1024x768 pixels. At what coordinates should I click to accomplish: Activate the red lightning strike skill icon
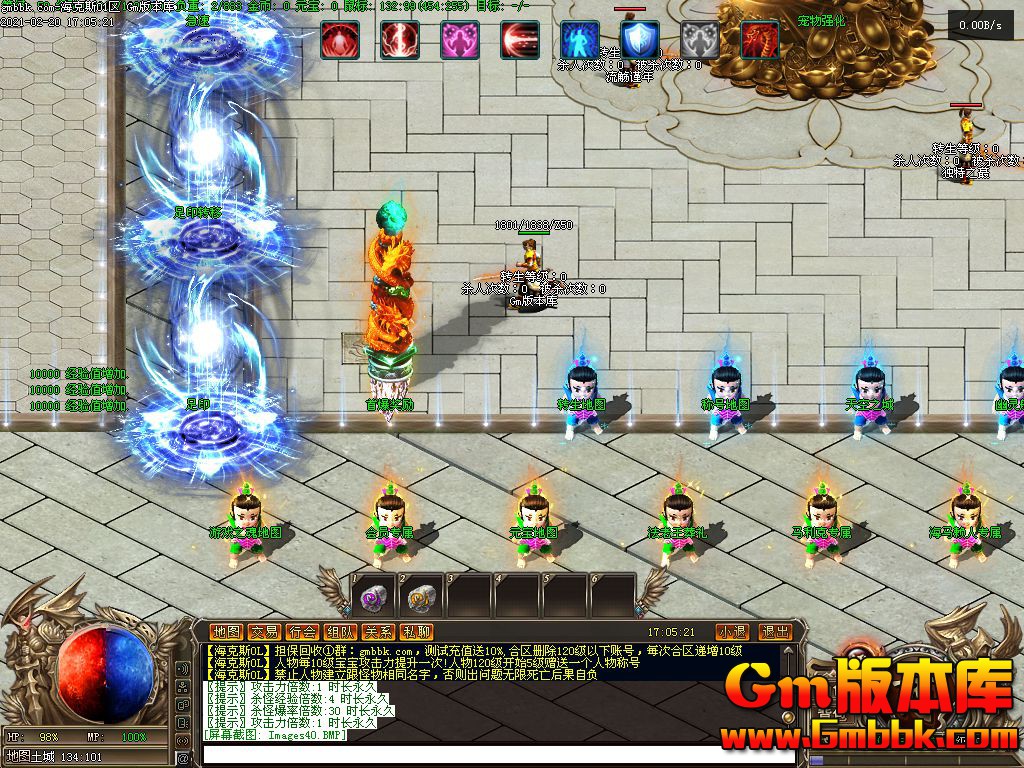coord(400,40)
